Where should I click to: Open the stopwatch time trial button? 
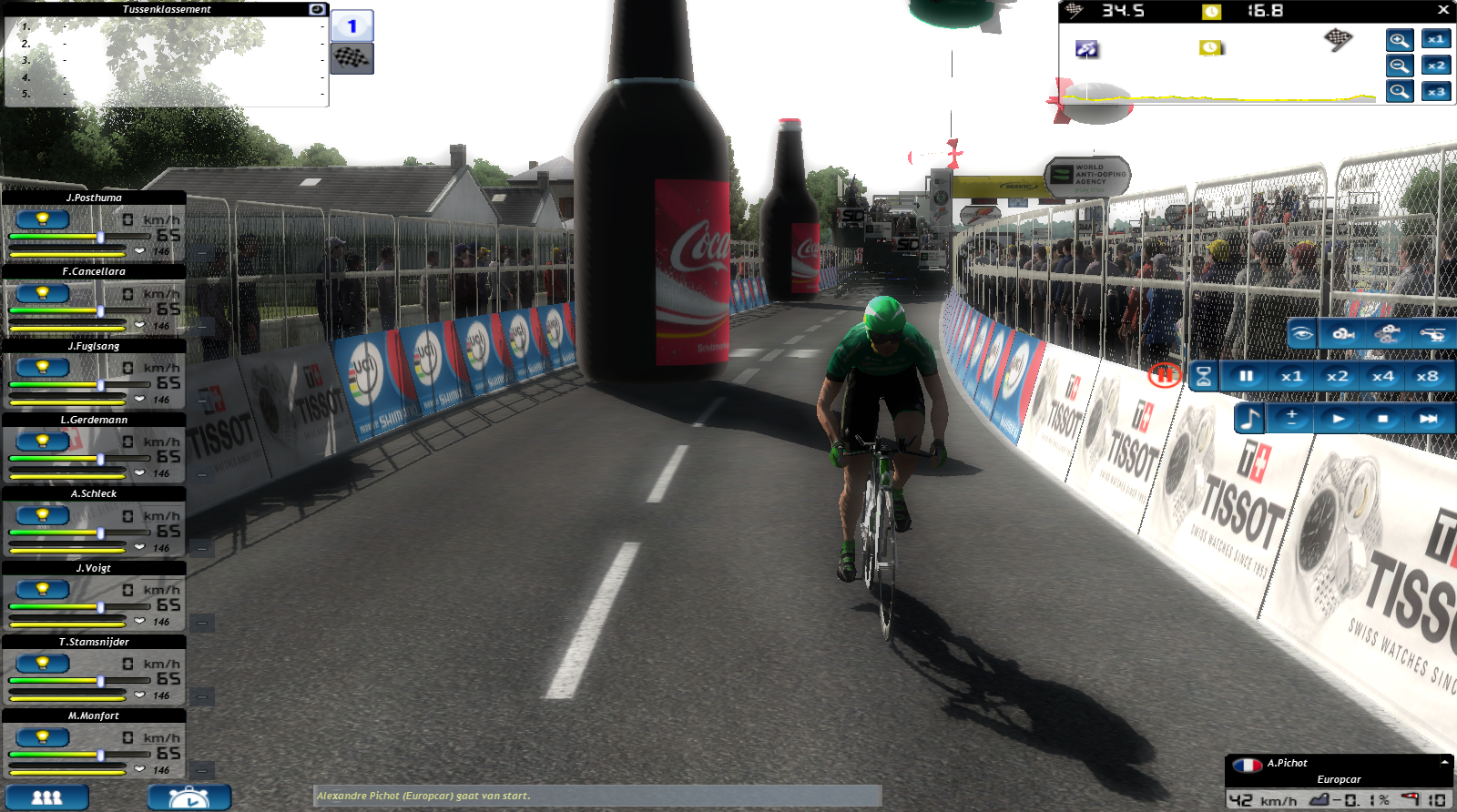pos(189,797)
